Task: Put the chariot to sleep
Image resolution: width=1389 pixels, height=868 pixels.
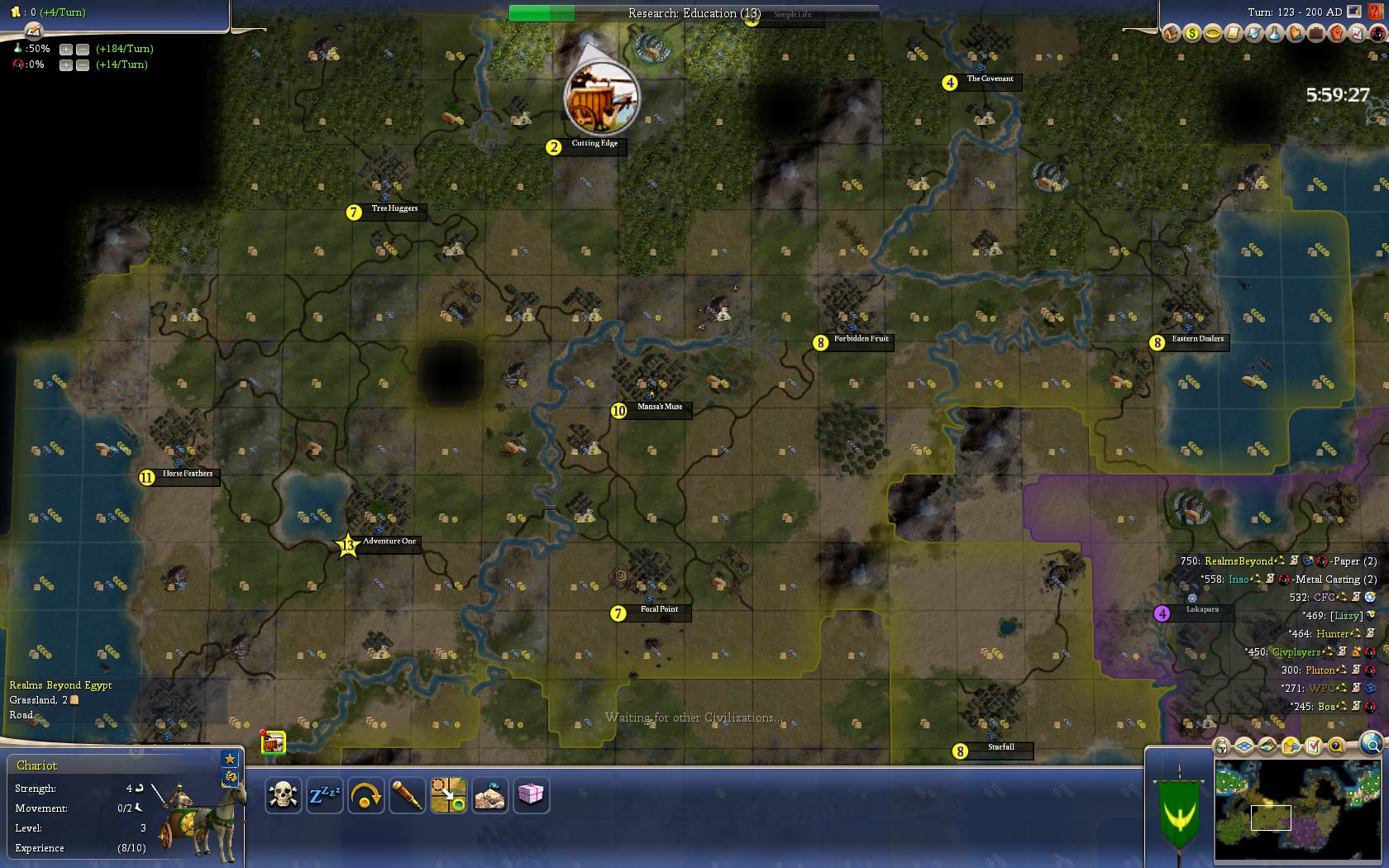Action: [x=325, y=795]
